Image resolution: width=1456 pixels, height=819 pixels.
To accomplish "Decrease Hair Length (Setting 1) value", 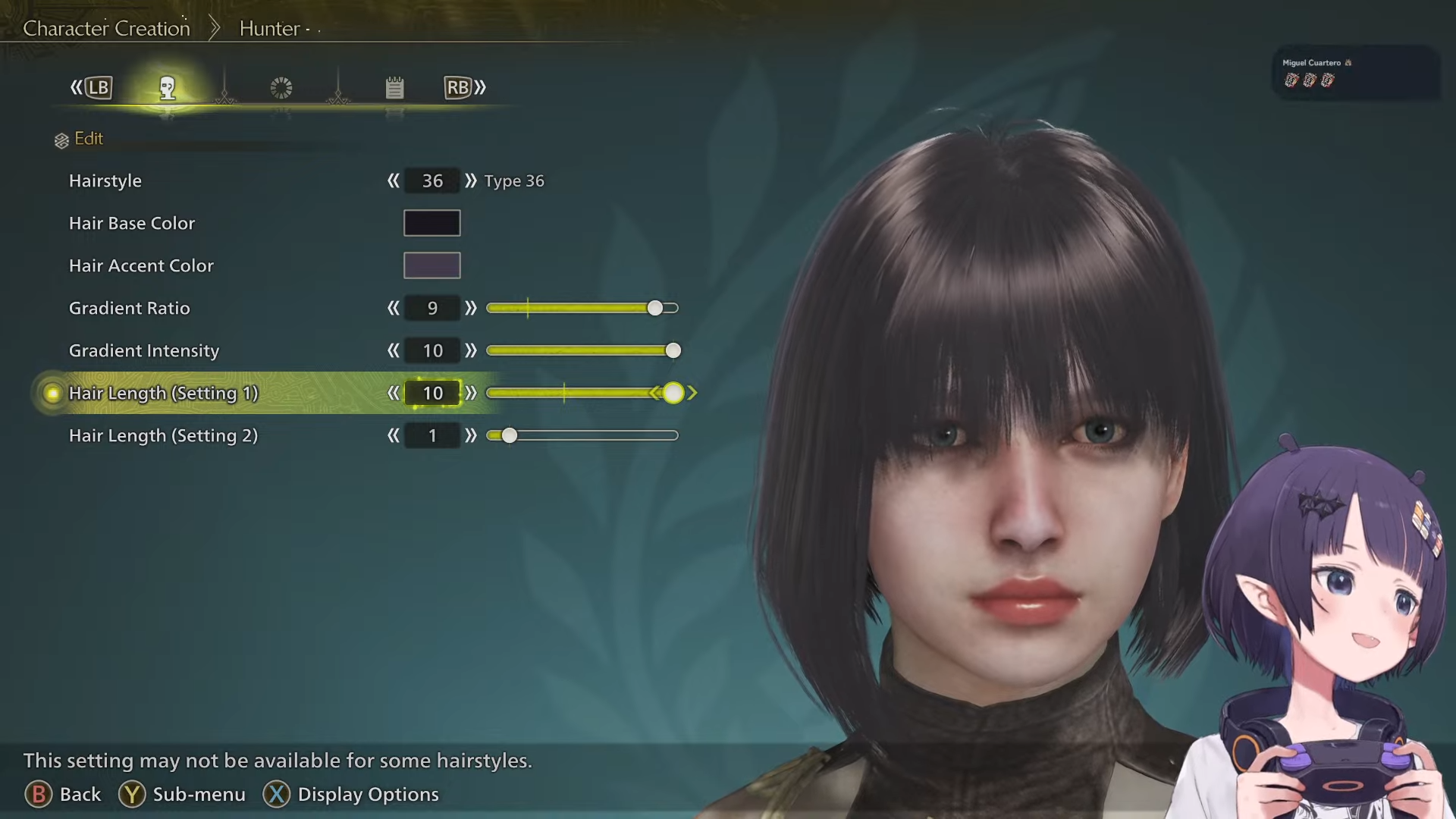I will (x=393, y=394).
